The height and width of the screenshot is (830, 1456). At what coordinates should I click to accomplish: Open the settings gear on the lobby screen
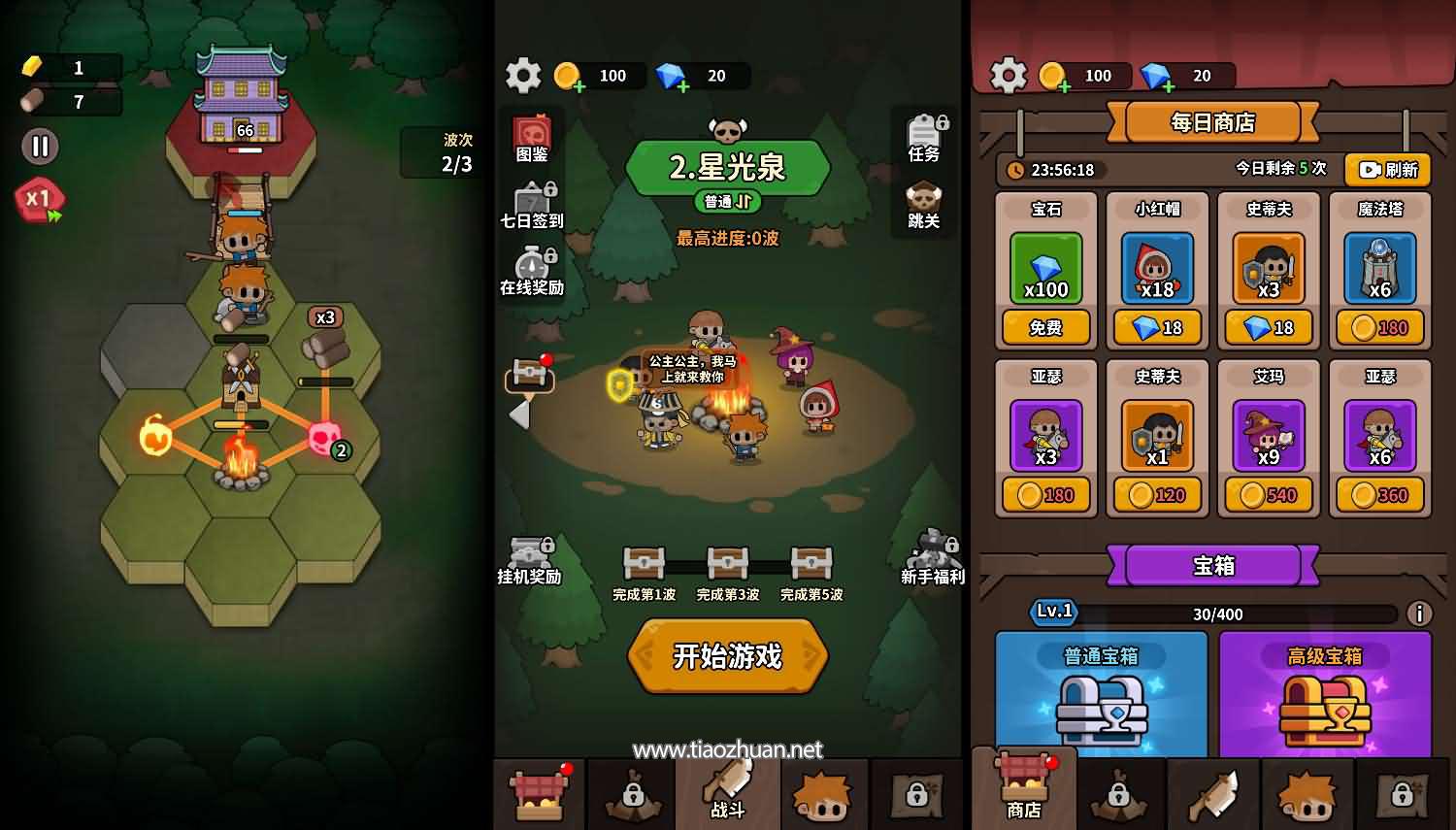click(x=523, y=76)
